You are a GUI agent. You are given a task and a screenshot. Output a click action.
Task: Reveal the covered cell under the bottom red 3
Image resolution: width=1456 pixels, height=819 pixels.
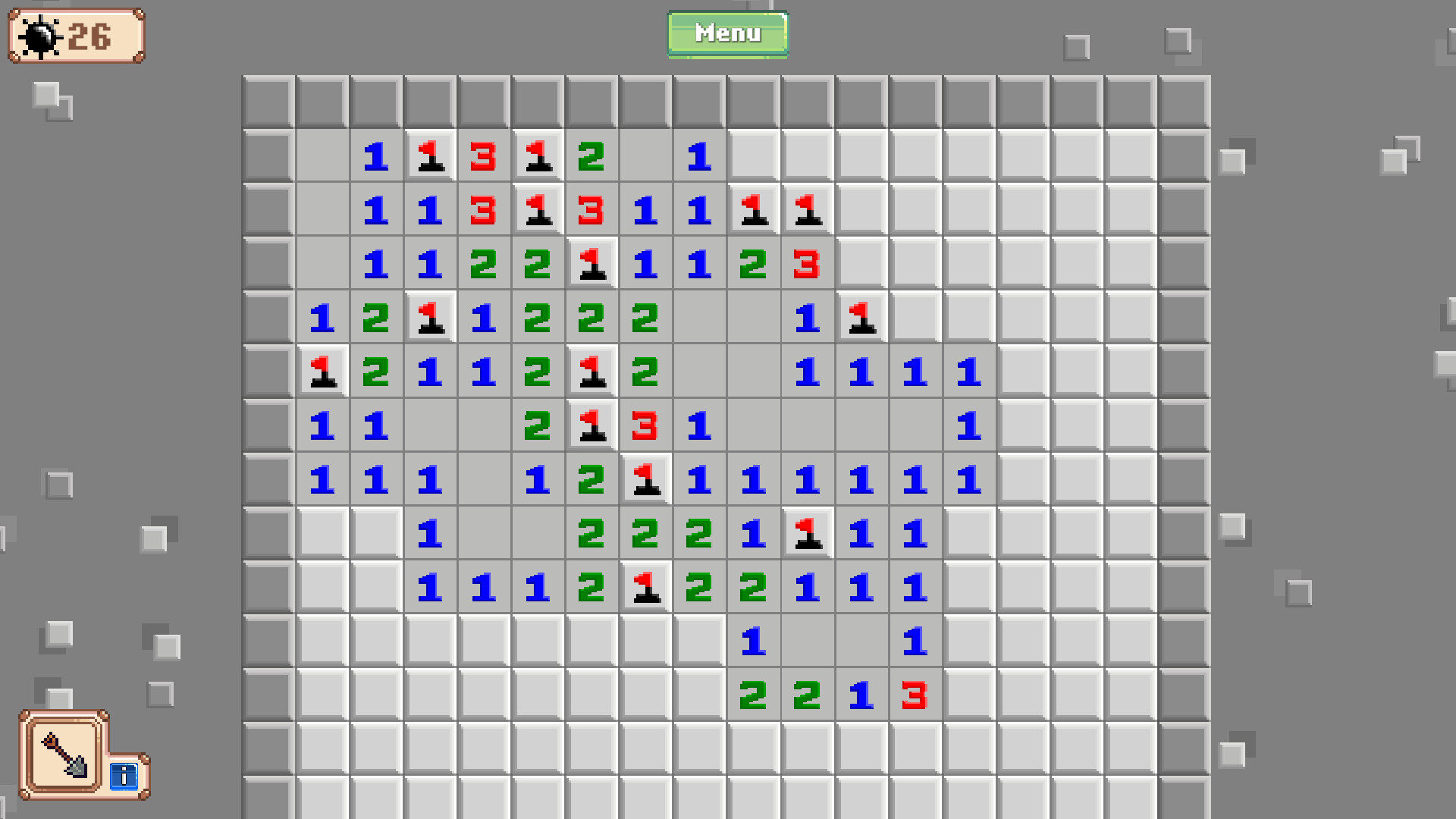click(x=915, y=747)
